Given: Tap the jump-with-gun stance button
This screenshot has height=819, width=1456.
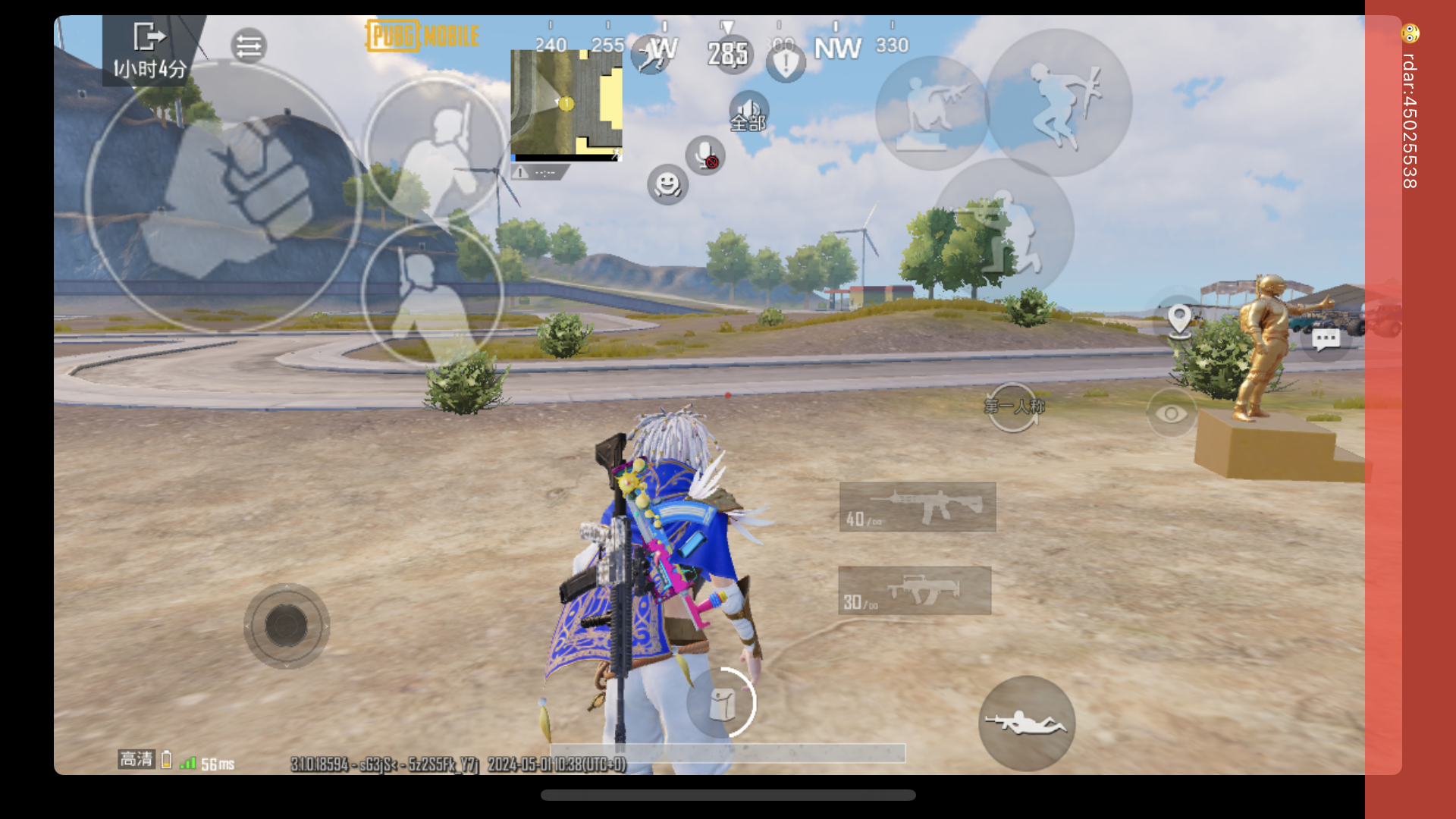Looking at the screenshot, I should [x=1059, y=103].
